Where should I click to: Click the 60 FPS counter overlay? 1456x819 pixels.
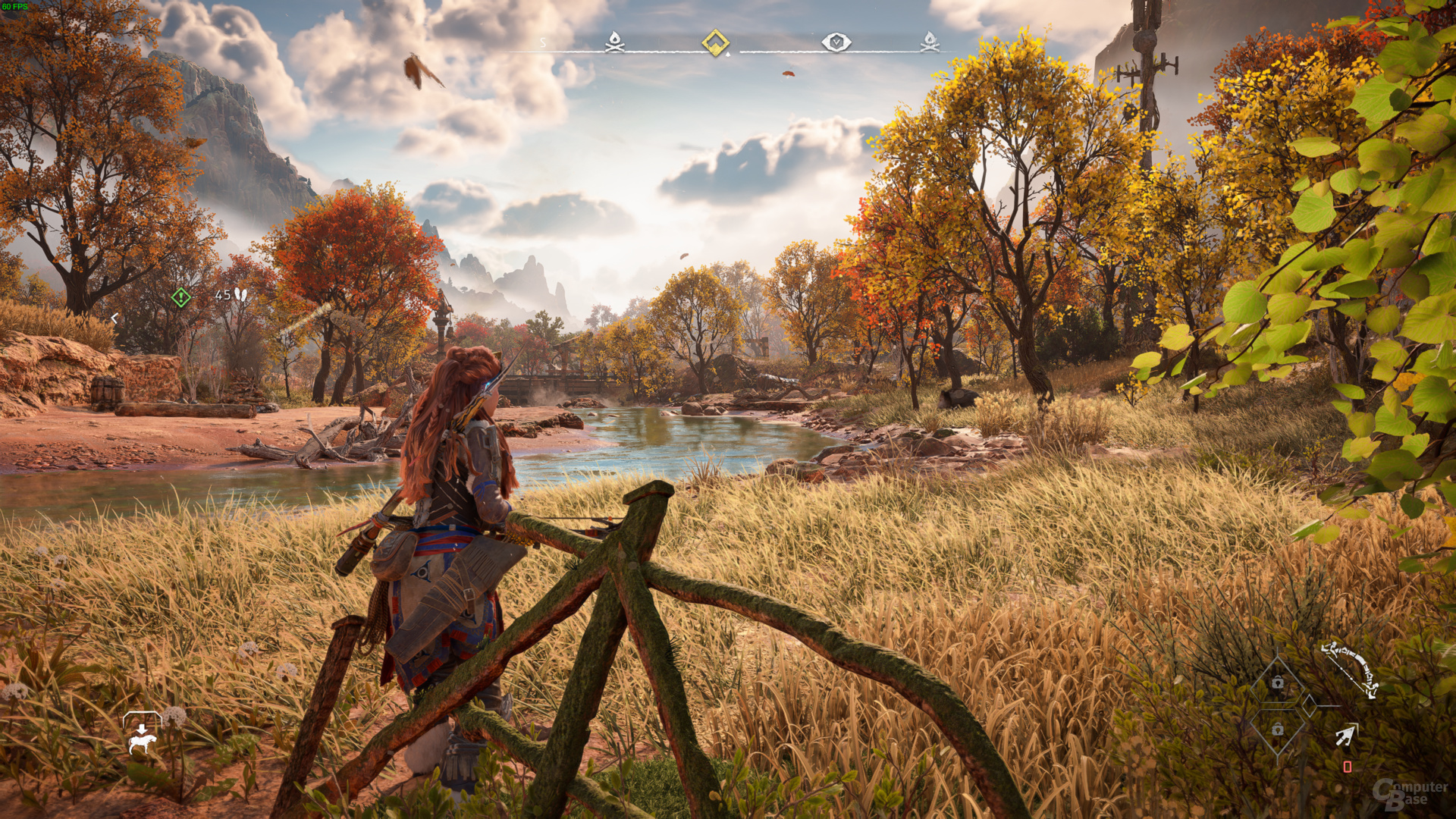coord(17,6)
